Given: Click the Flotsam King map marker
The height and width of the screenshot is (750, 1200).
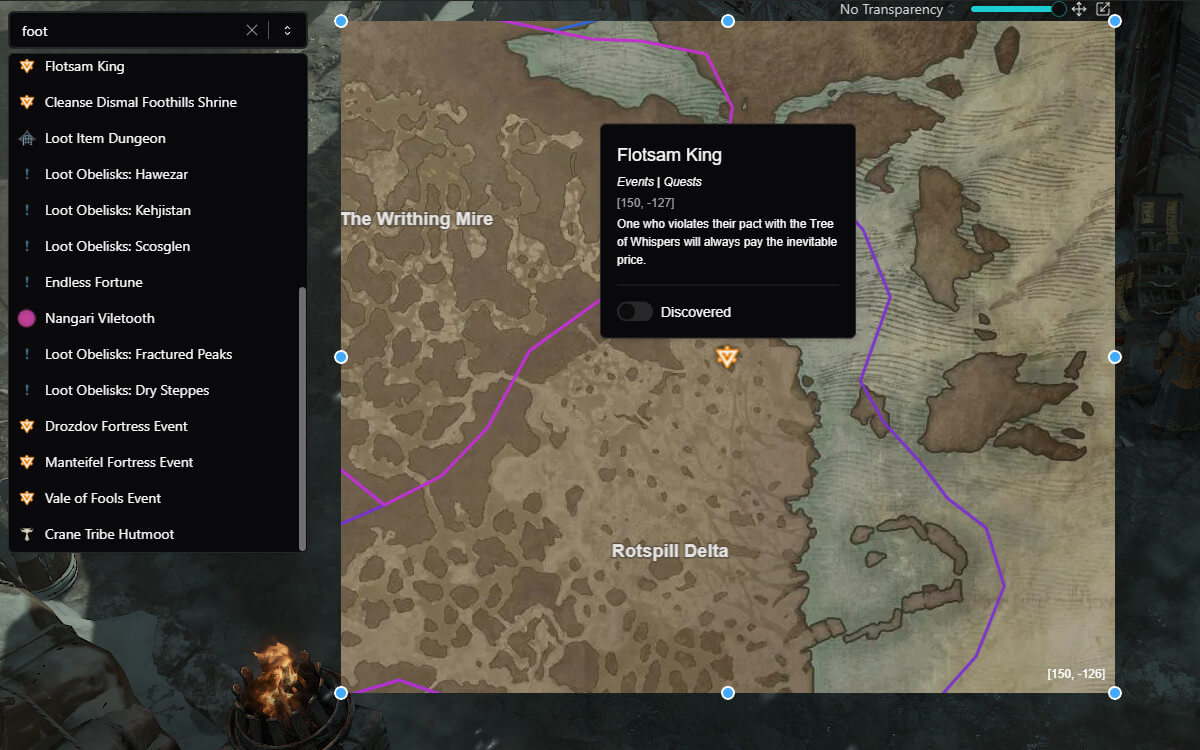Looking at the screenshot, I should coord(727,356).
